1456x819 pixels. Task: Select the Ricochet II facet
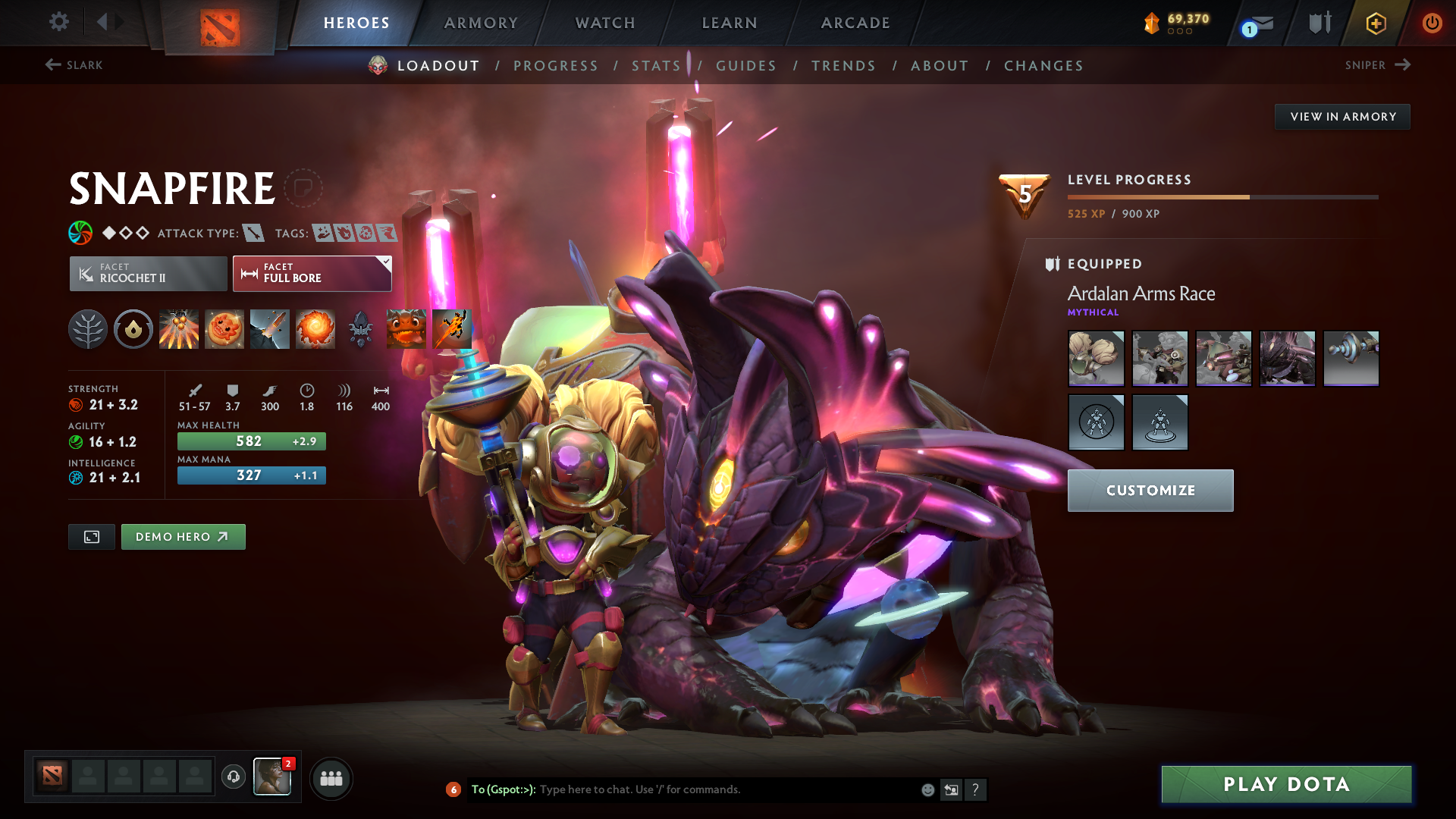pyautogui.click(x=148, y=273)
